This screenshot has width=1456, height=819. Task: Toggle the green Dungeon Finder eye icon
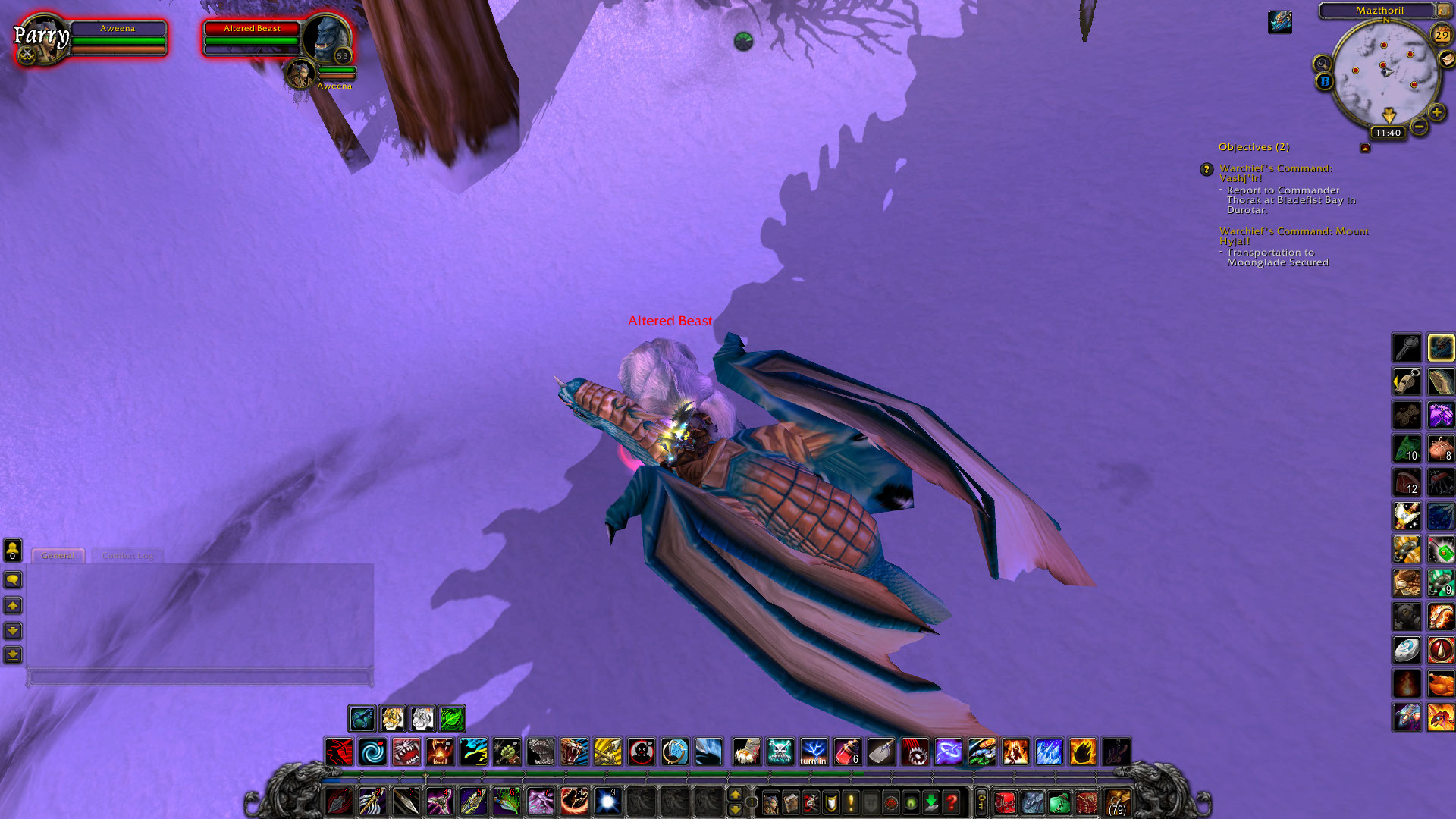[912, 802]
